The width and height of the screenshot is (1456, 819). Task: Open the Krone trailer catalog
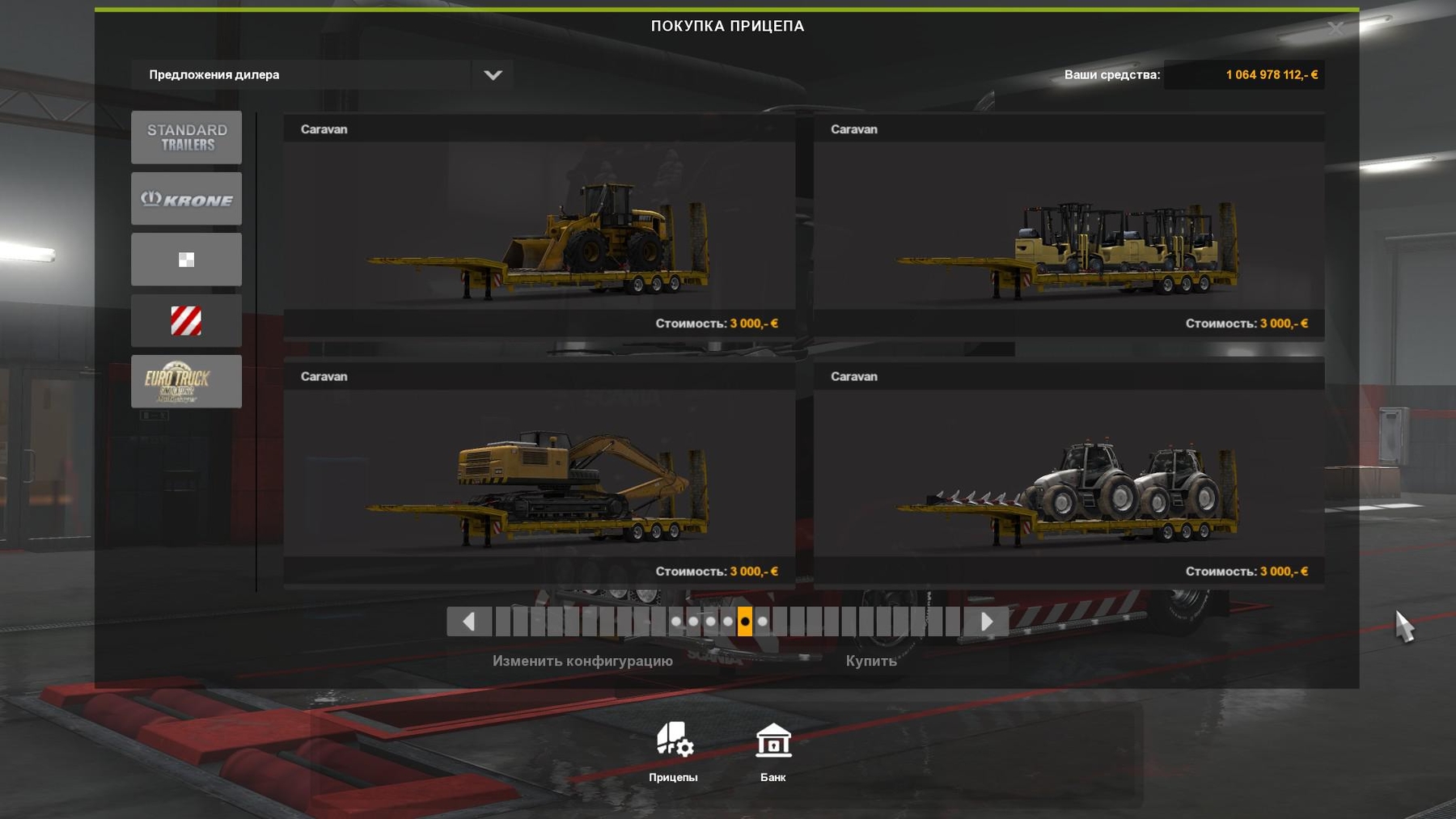coord(186,198)
